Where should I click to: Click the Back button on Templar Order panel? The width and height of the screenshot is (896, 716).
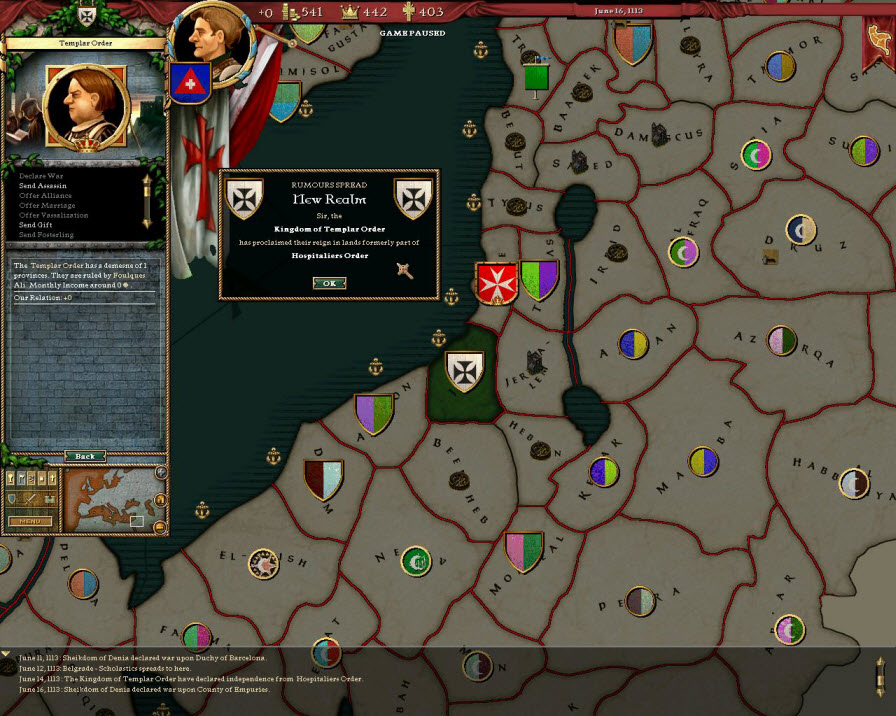click(x=85, y=456)
